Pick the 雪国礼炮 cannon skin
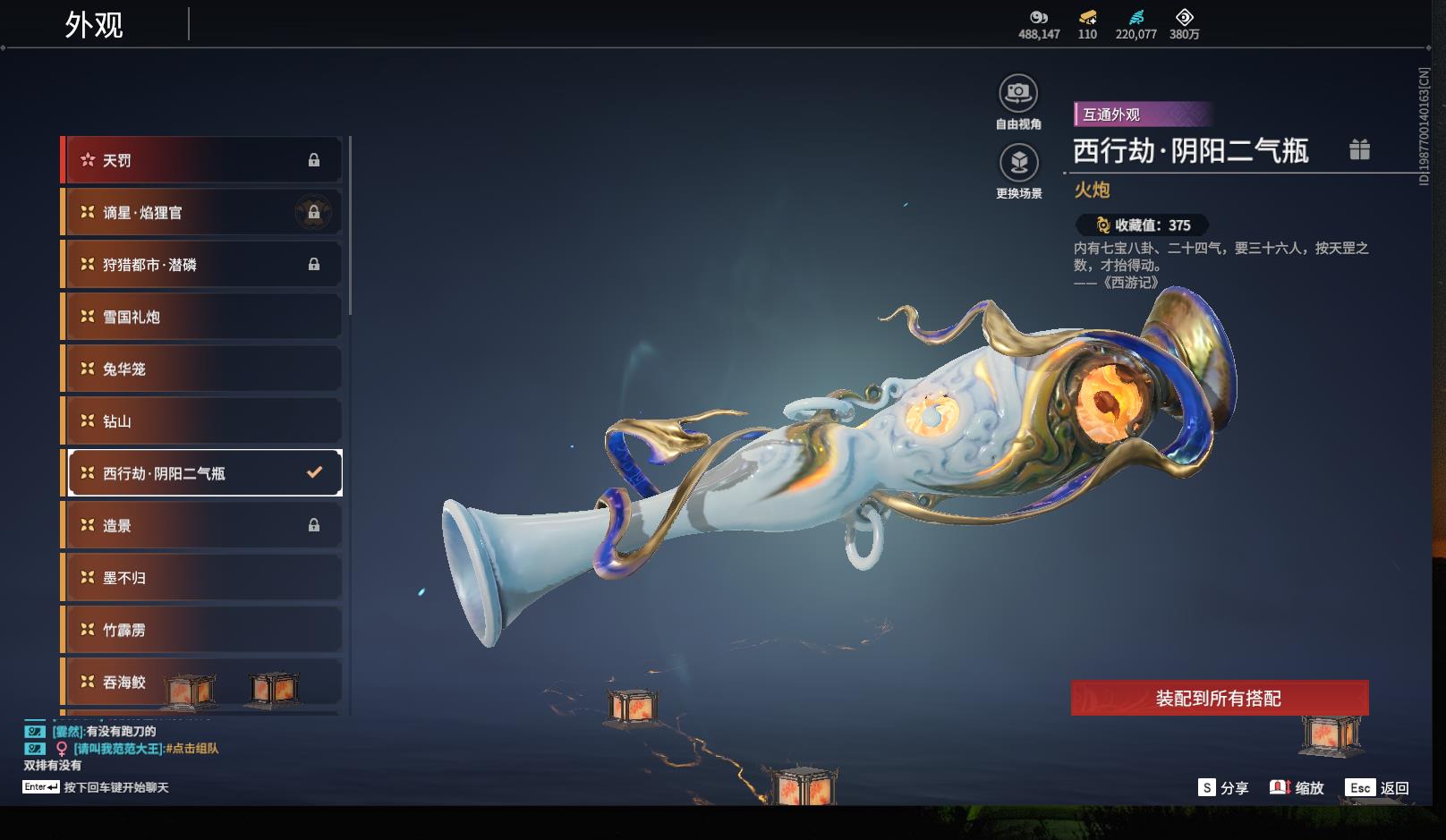Screen dimensions: 1446x840 203,317
